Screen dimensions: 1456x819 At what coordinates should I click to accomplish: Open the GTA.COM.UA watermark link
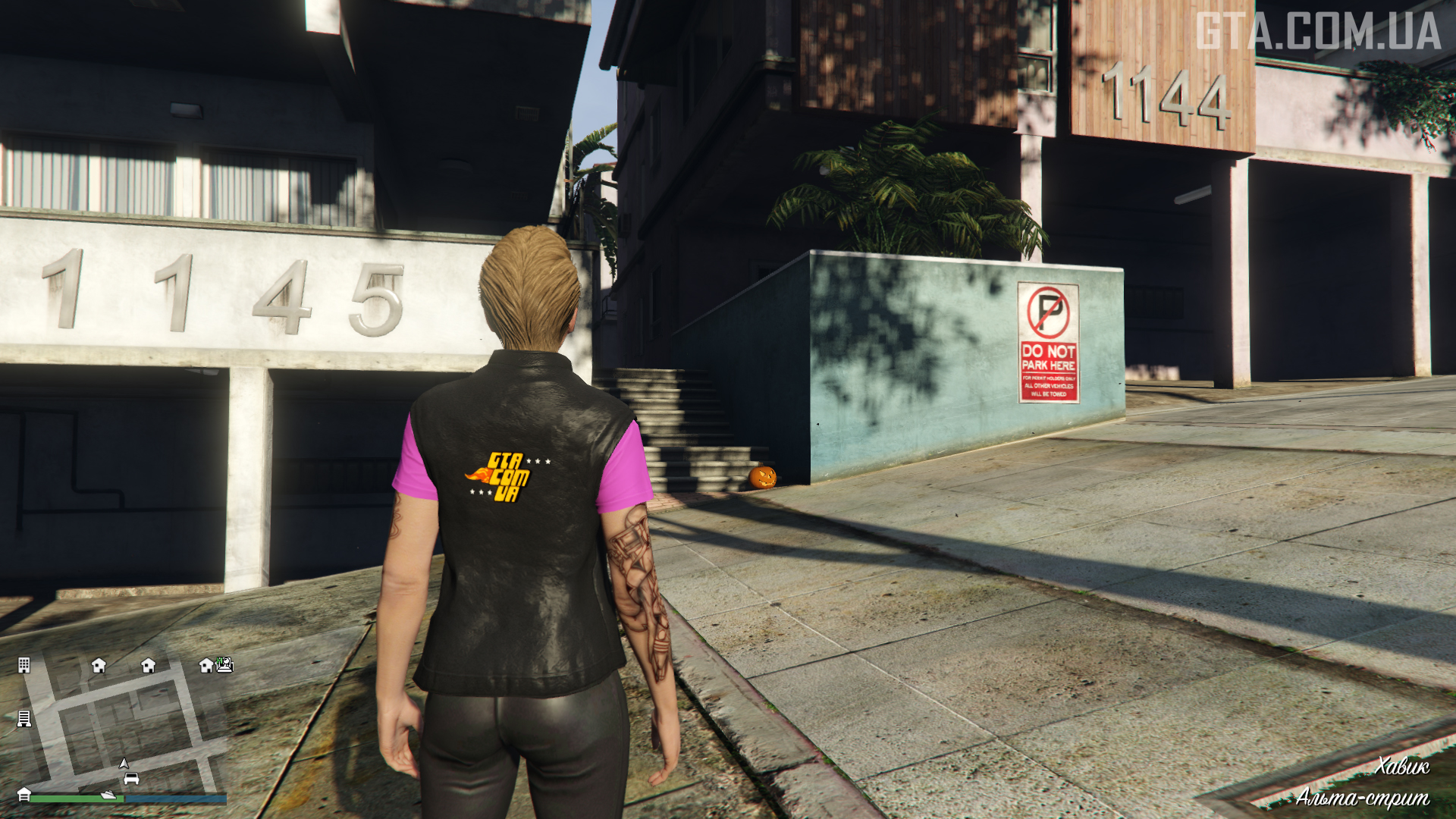pos(1318,32)
